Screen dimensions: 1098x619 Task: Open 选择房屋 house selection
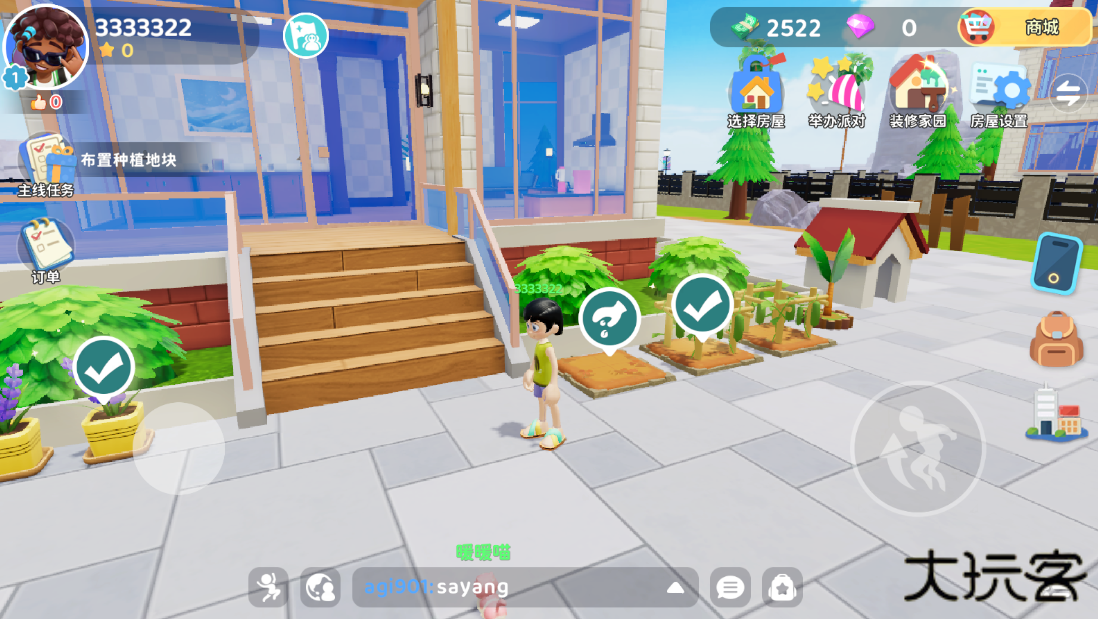pyautogui.click(x=756, y=92)
